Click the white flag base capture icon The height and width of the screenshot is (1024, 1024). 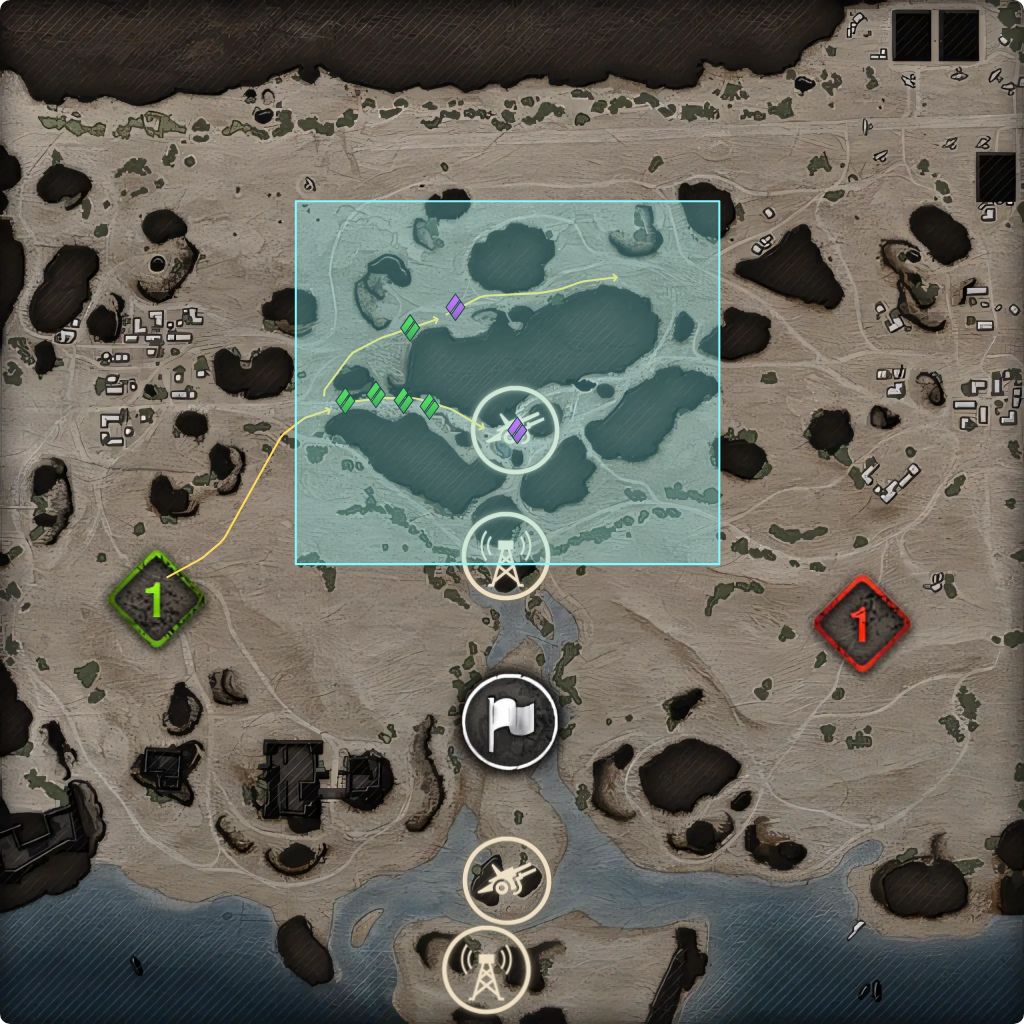[x=509, y=721]
